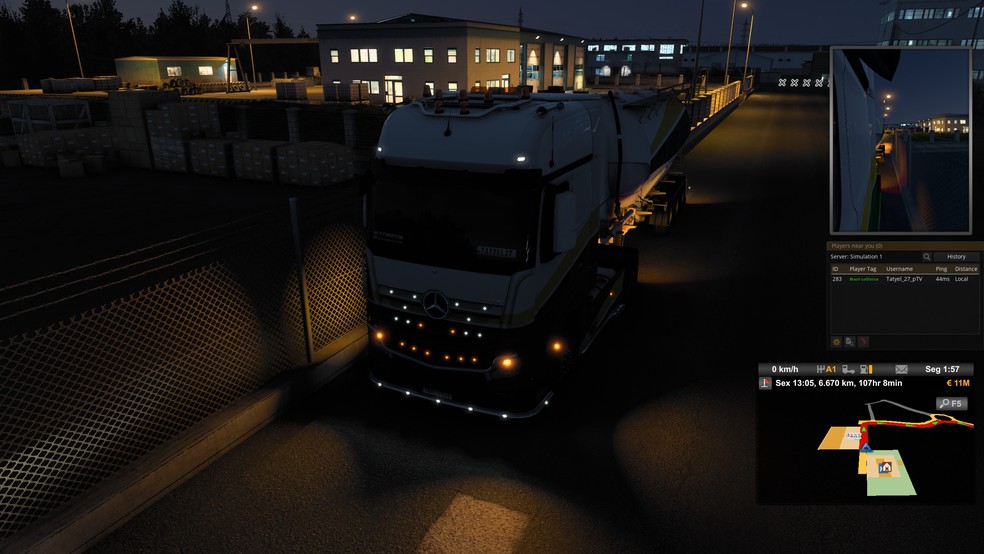Click the red destination flag icon
The image size is (984, 554).
click(766, 383)
